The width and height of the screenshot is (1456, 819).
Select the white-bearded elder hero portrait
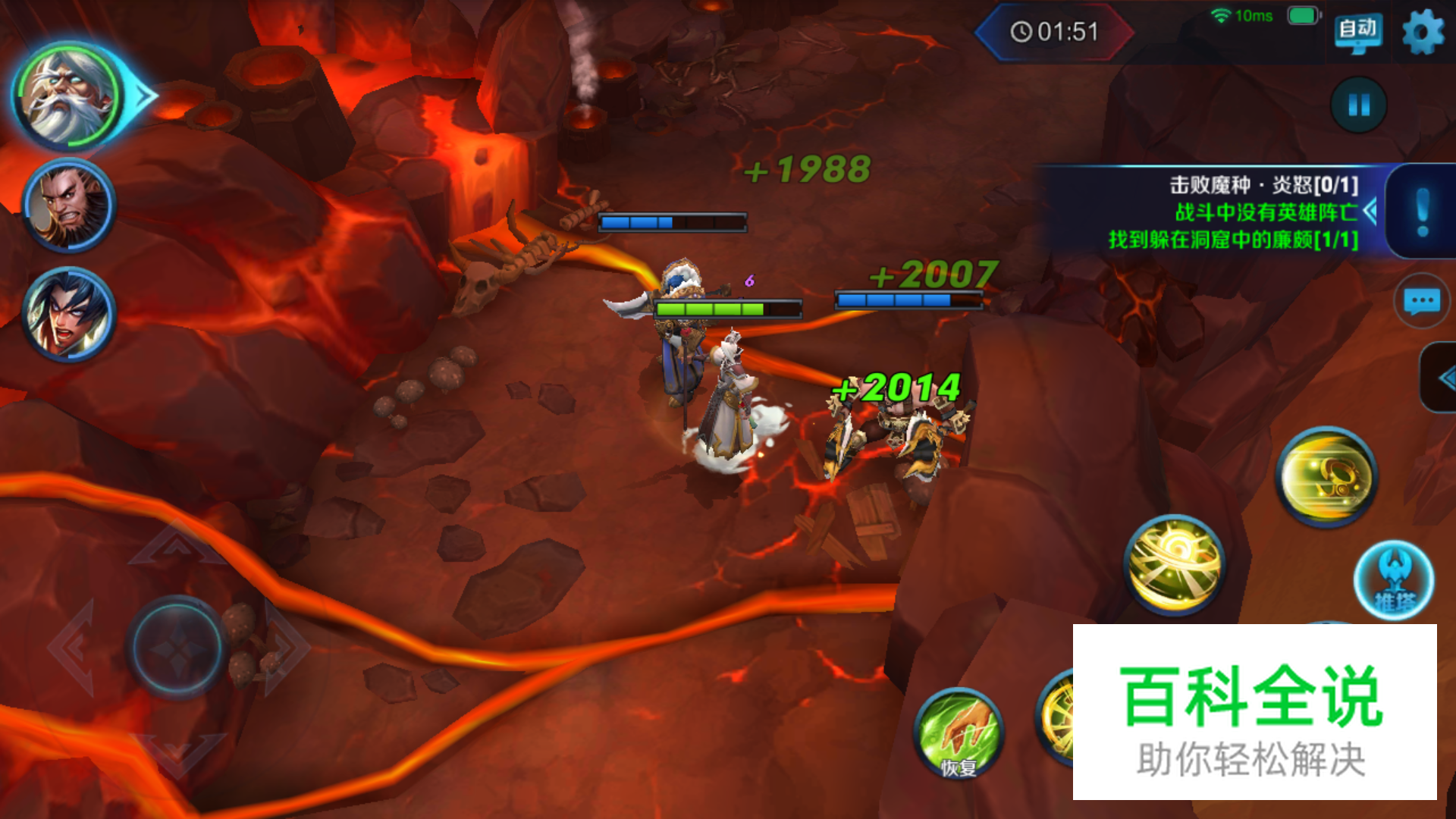point(68,96)
